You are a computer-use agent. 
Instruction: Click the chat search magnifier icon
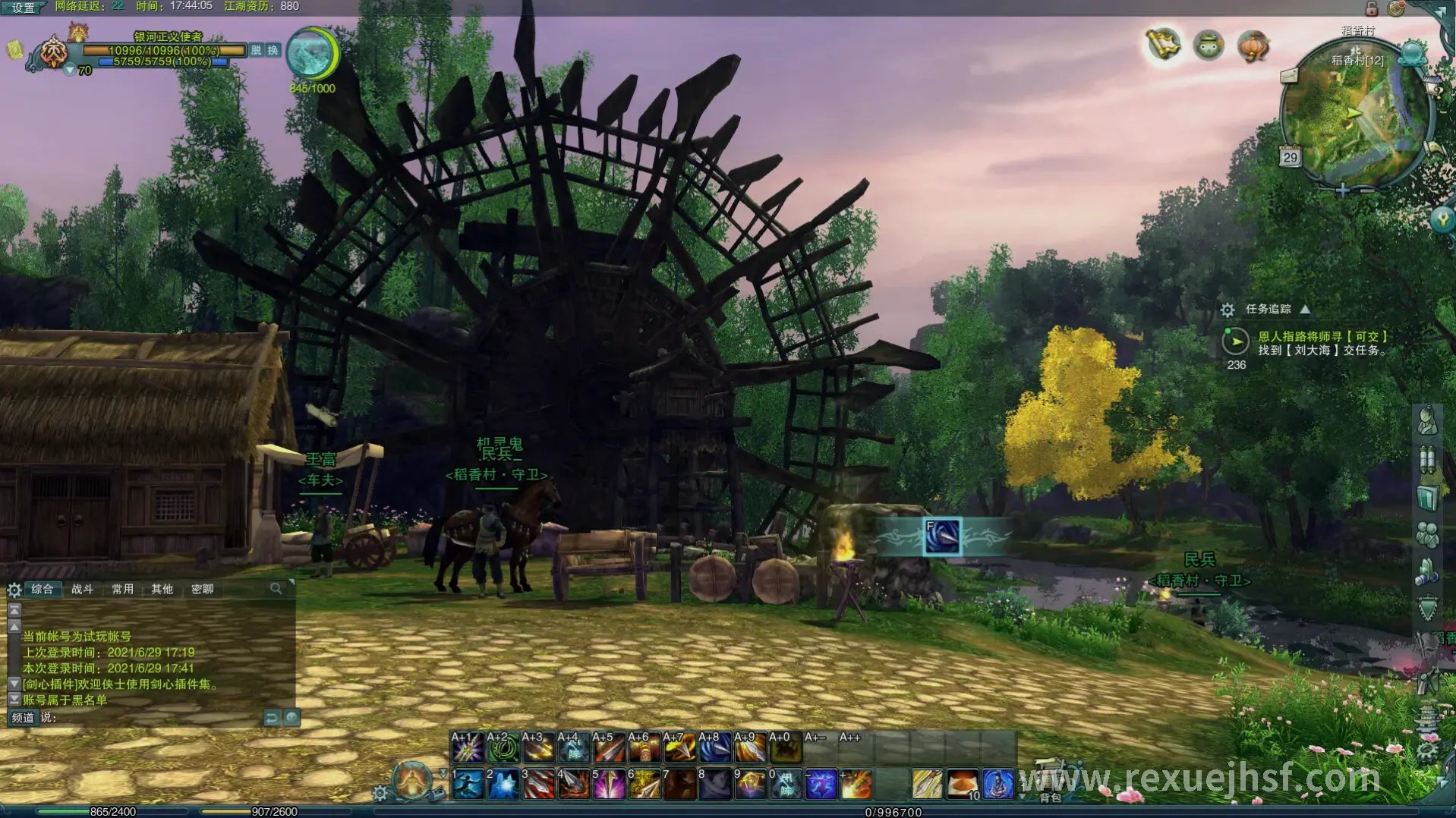coord(276,588)
